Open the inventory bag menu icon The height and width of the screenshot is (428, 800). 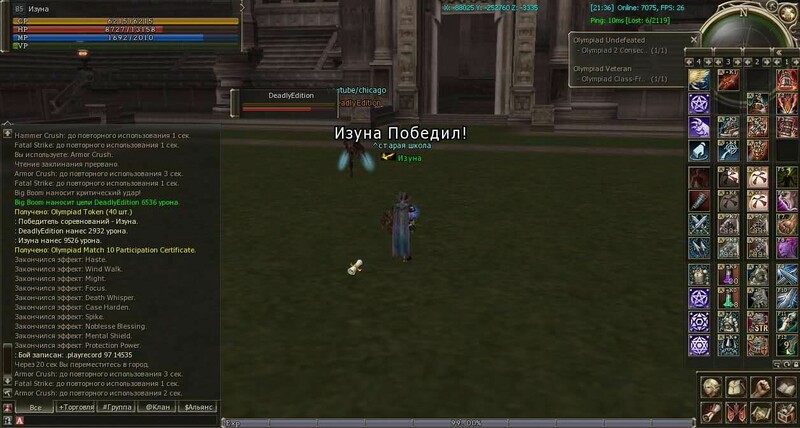point(735,387)
